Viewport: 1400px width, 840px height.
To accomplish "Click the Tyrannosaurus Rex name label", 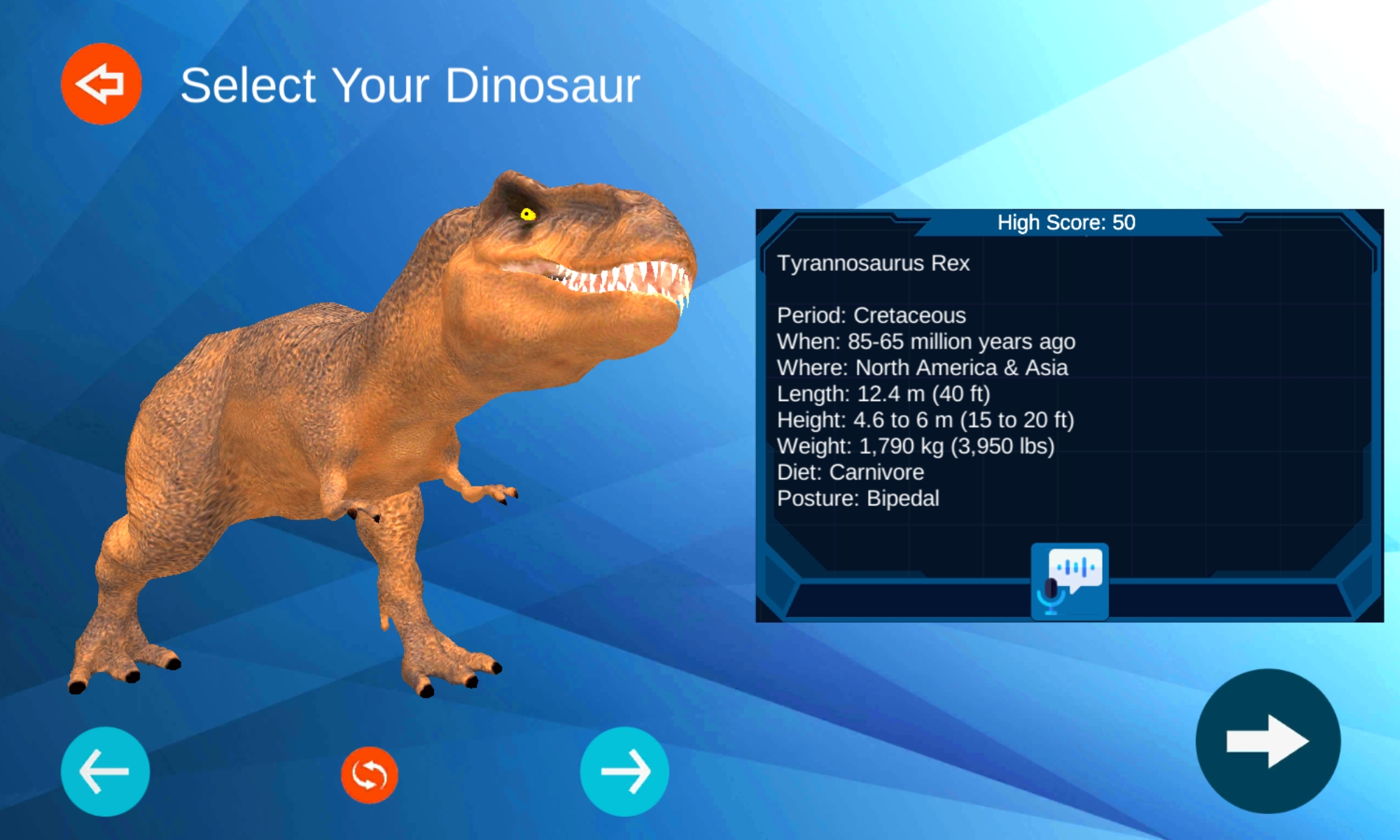I will tap(873, 263).
